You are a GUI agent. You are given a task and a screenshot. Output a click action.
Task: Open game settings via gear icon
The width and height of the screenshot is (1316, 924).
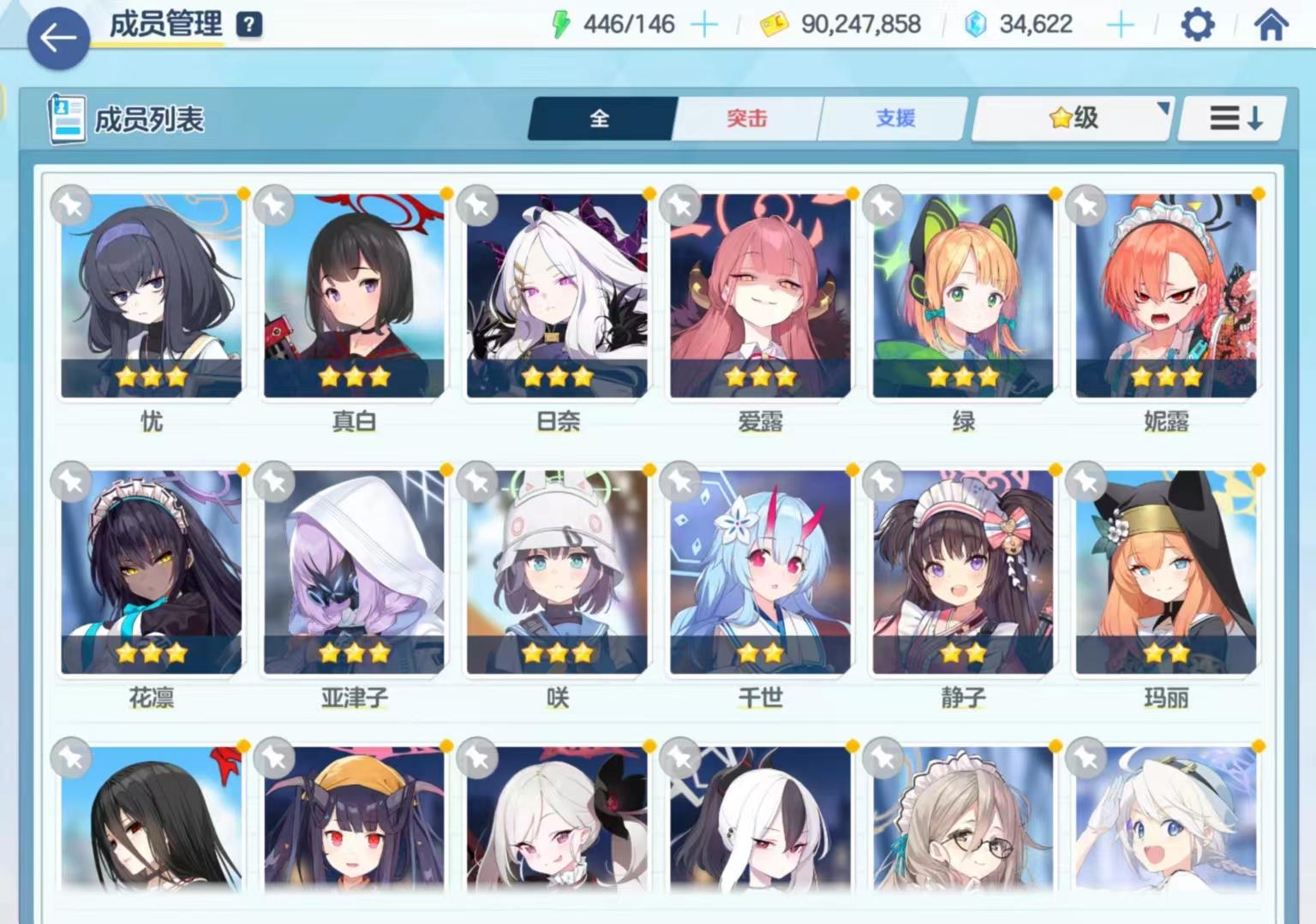[x=1196, y=25]
